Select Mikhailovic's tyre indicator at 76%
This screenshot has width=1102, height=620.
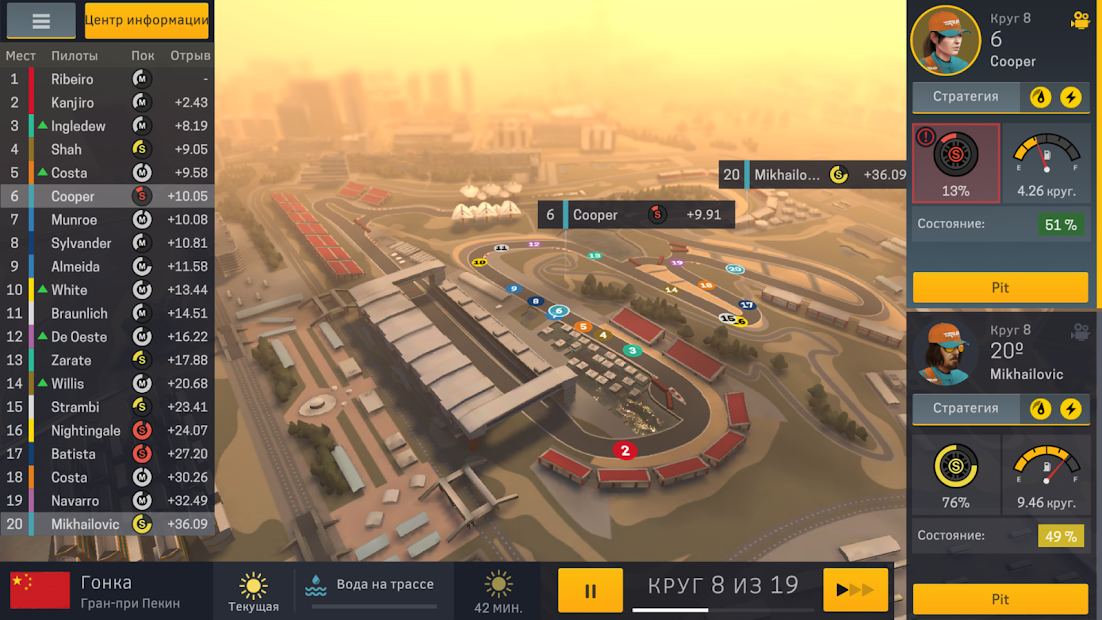pyautogui.click(x=956, y=475)
